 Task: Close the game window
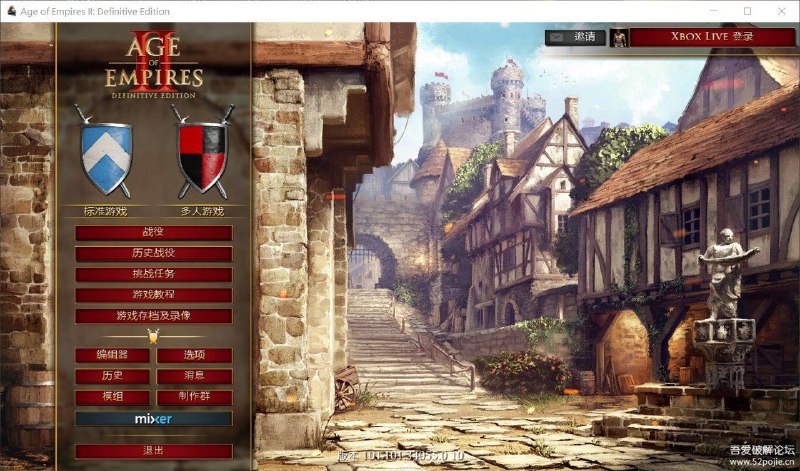pyautogui.click(x=776, y=10)
